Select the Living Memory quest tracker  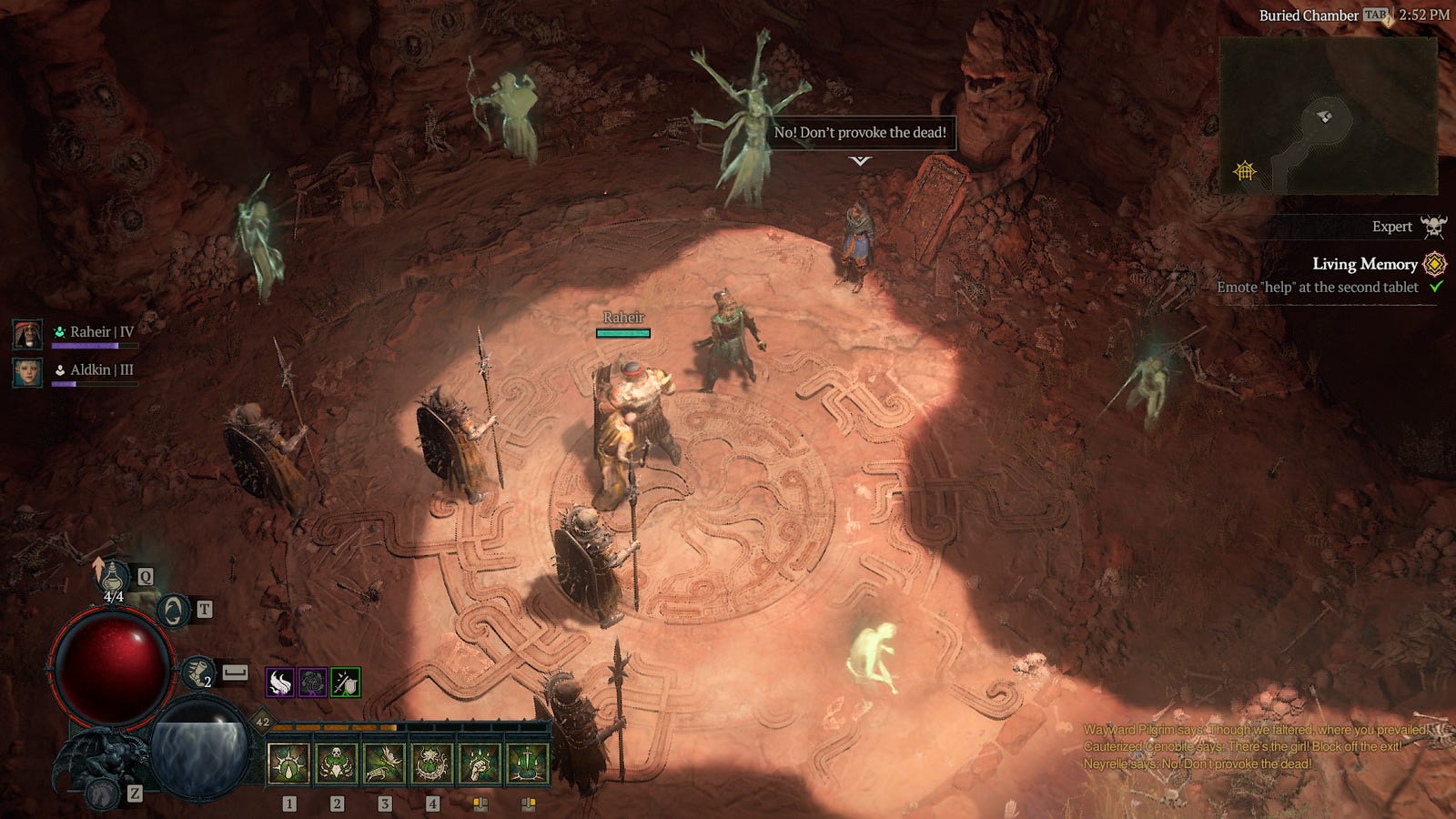tap(1364, 264)
